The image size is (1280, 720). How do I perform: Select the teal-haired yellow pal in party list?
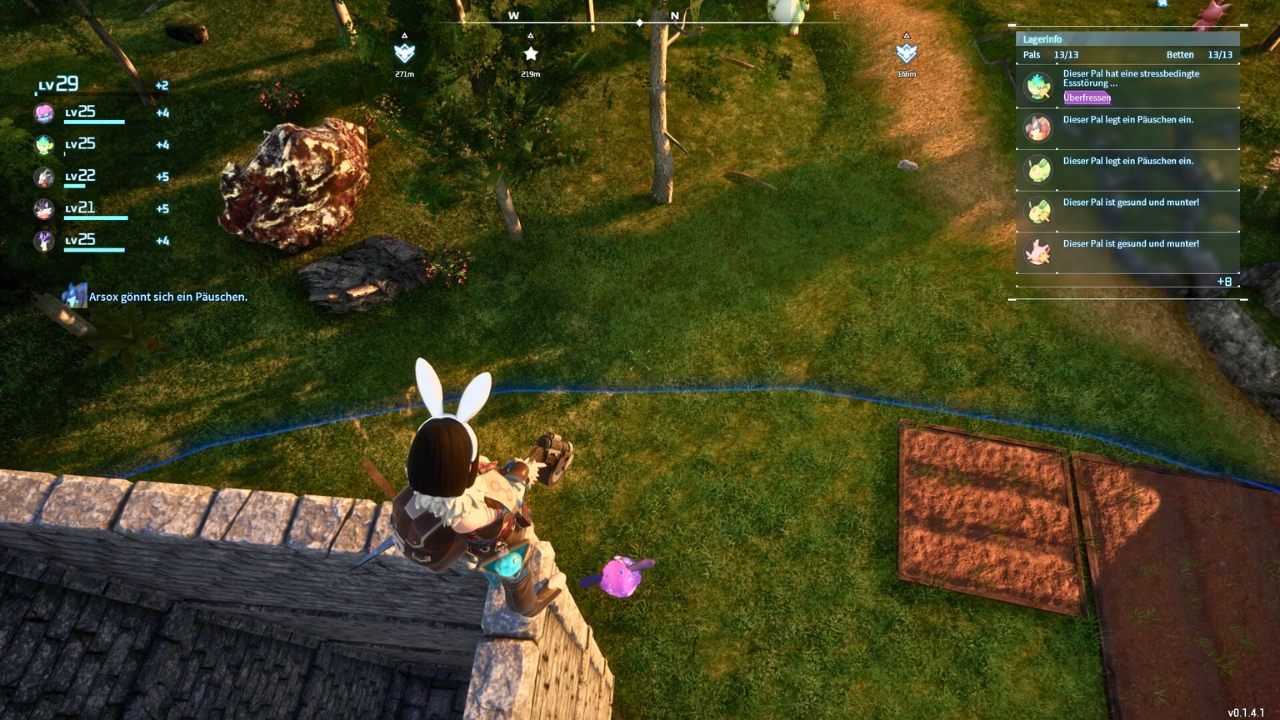pyautogui.click(x=45, y=145)
